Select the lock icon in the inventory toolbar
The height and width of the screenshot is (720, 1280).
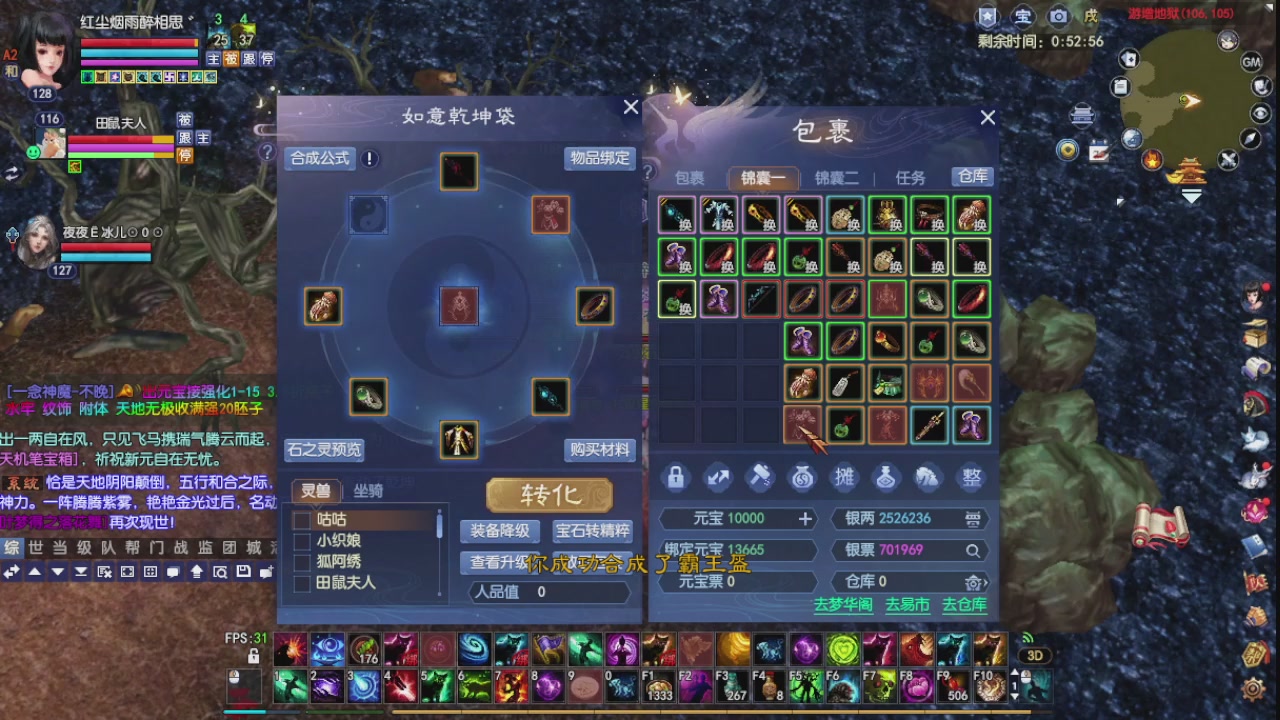pos(675,478)
